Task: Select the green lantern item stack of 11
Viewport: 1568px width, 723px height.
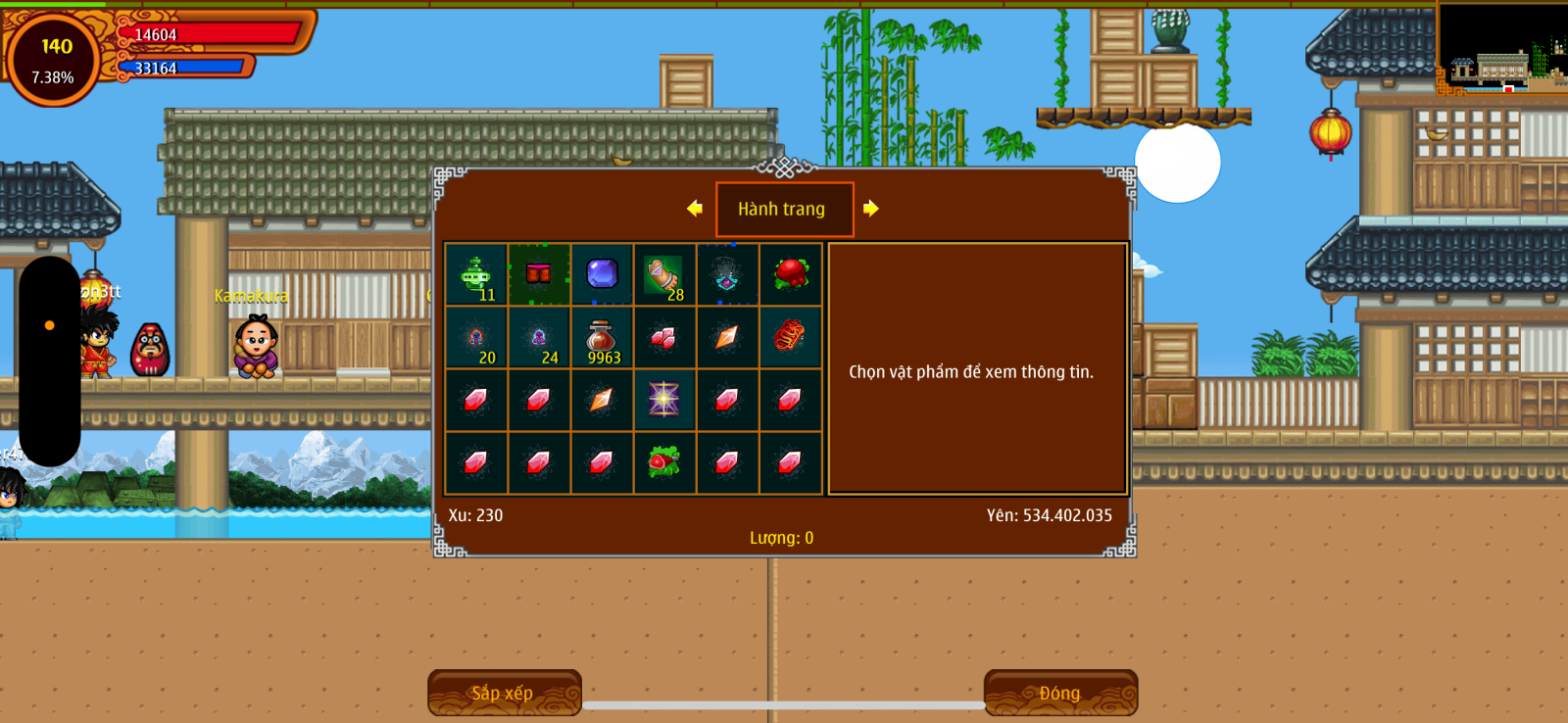Action: pyautogui.click(x=476, y=275)
